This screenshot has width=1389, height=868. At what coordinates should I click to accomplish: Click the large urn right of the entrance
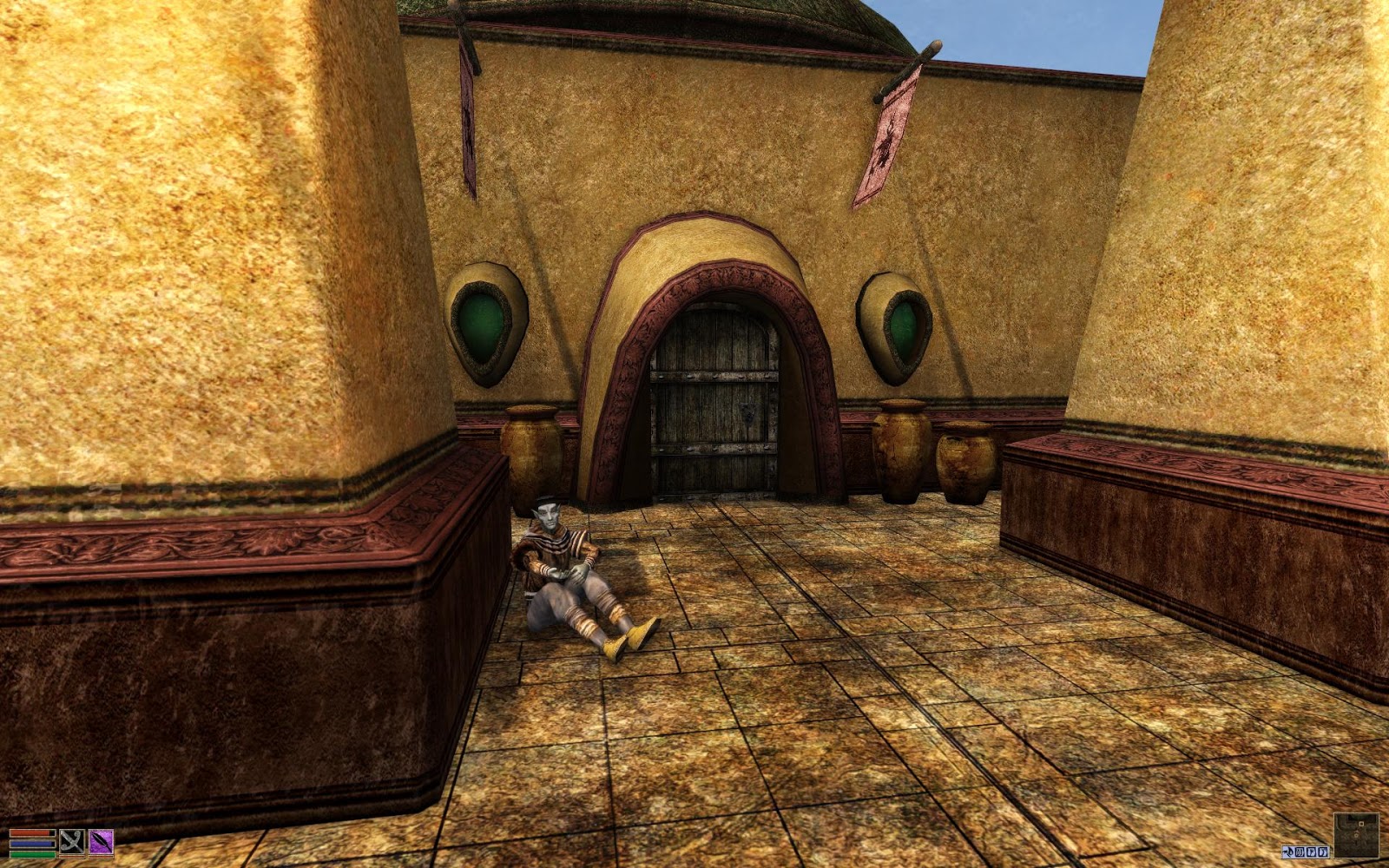pos(899,451)
